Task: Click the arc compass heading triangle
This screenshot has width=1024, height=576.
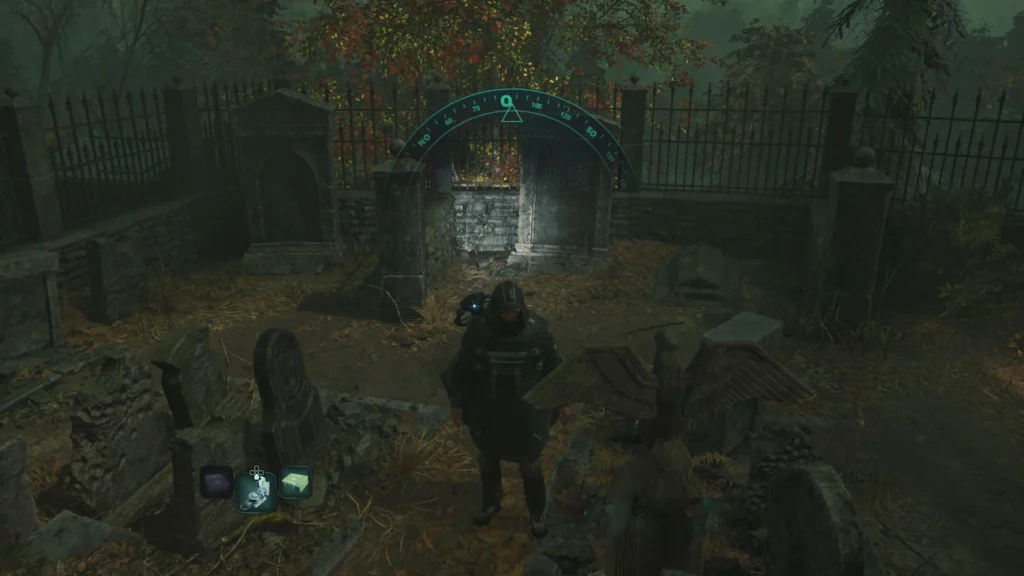Action: 511,114
